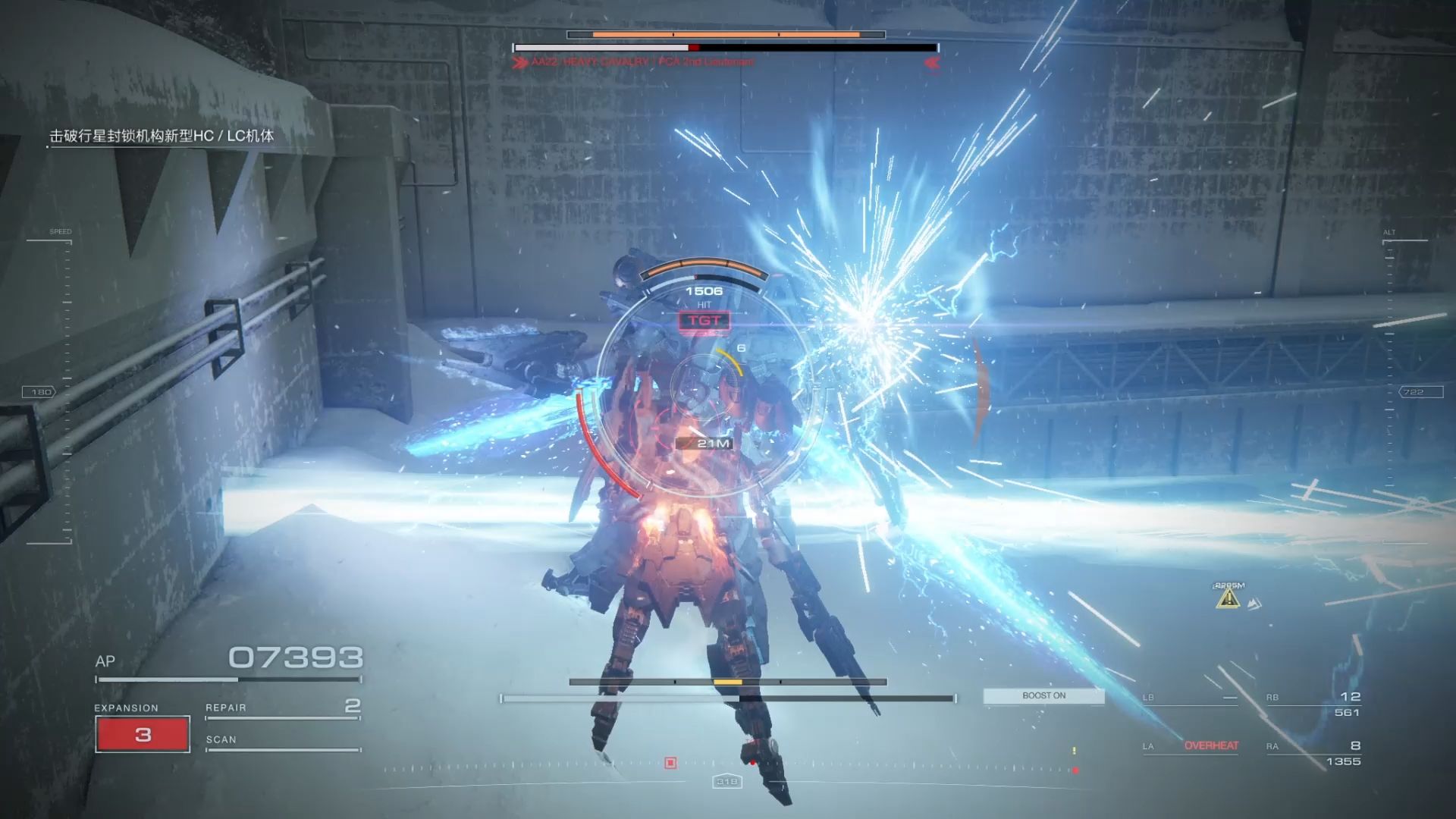Click the red TGT lock-on marker

coord(704,321)
